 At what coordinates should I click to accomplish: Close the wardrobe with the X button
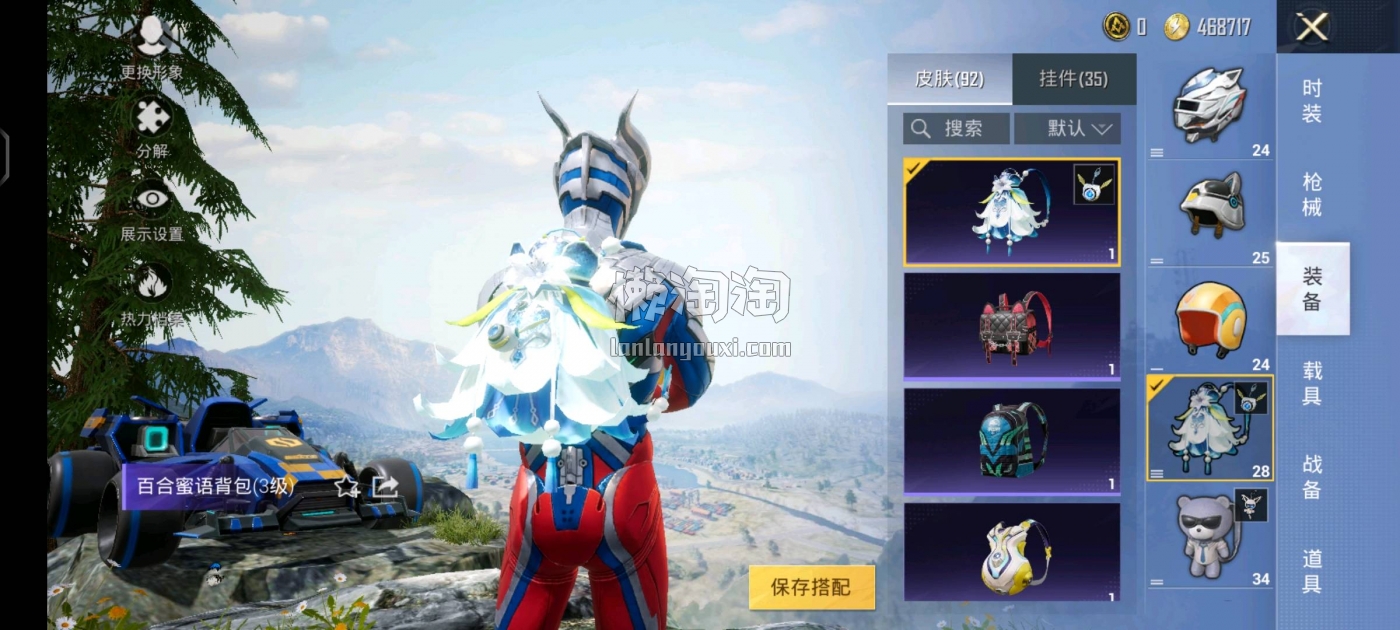(1311, 27)
